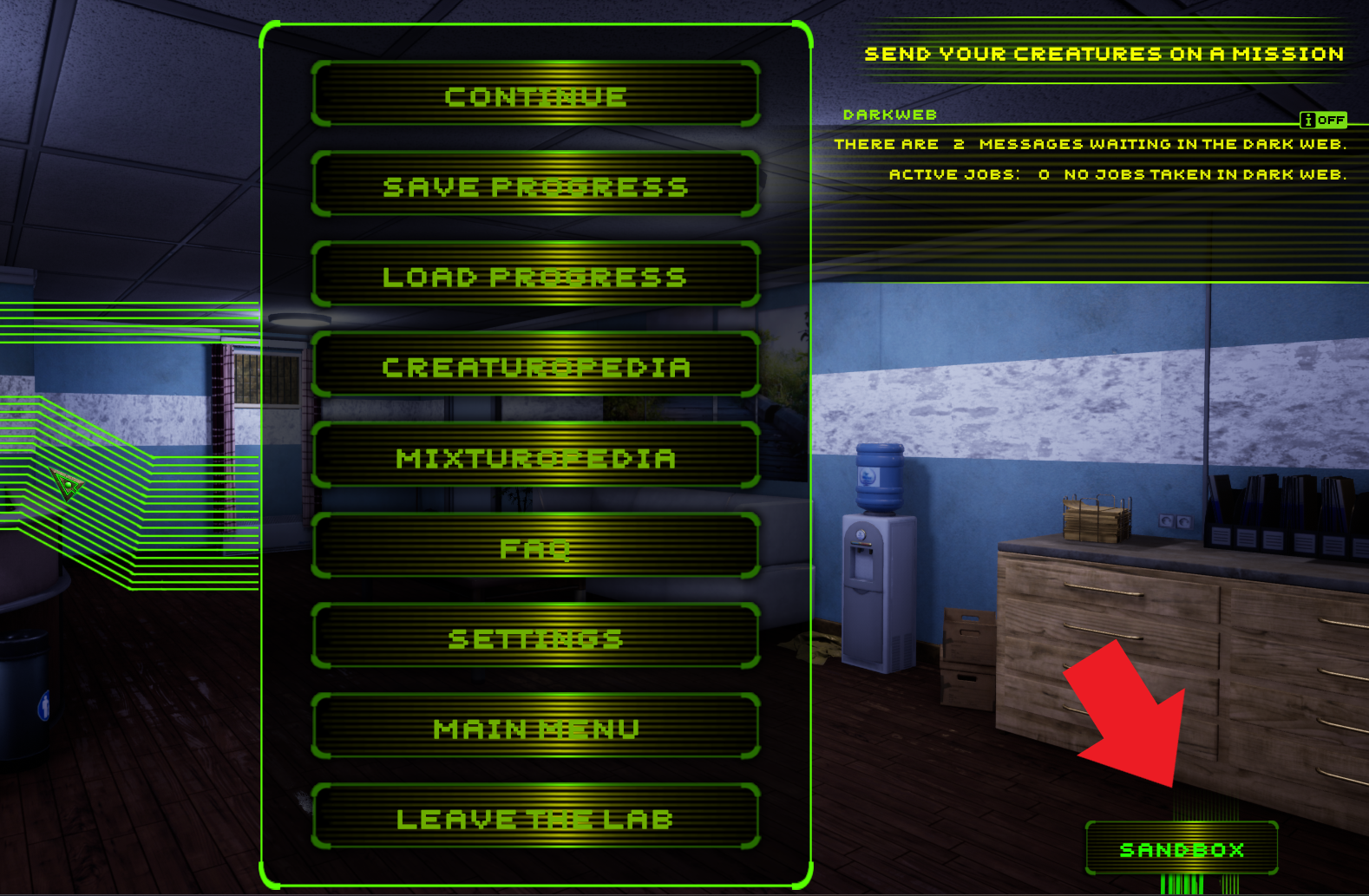The width and height of the screenshot is (1369, 896).
Task: Open LOAD PROGRESS
Action: pyautogui.click(x=536, y=276)
